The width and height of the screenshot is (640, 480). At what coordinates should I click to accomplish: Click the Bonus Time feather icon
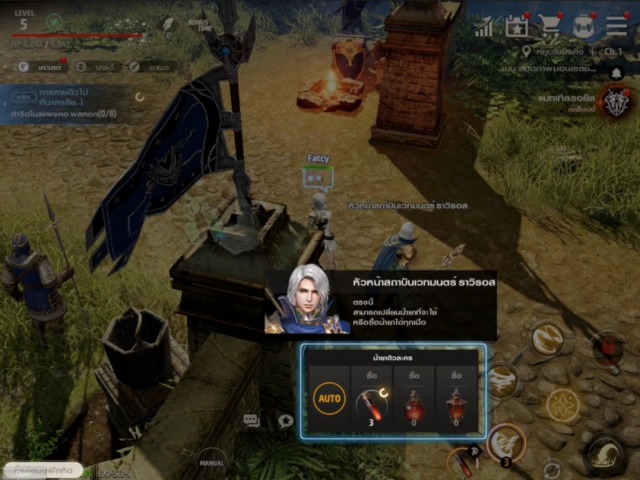168,23
